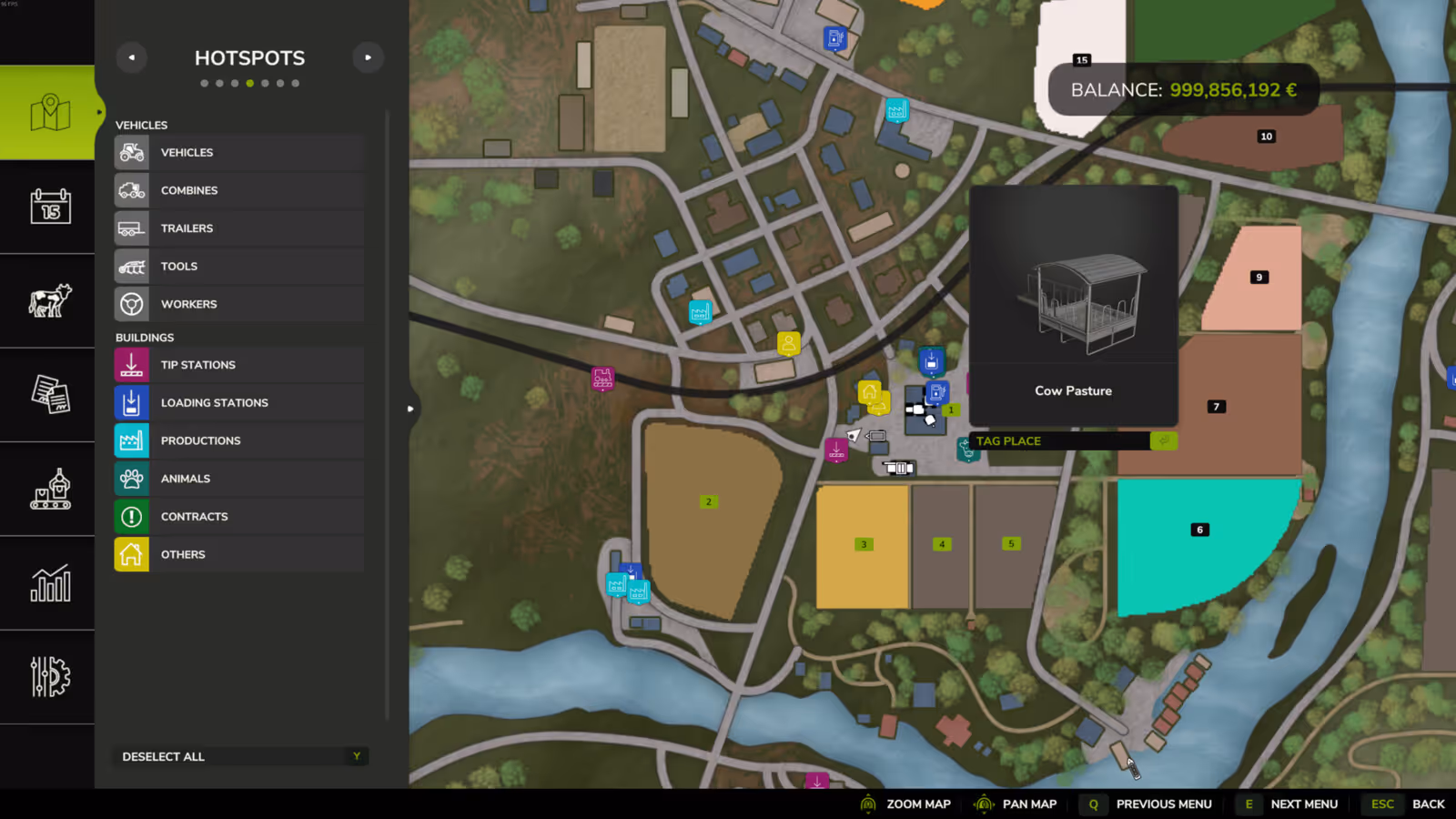Toggle the Contracts hotspot filter
1456x819 pixels.
click(x=239, y=517)
